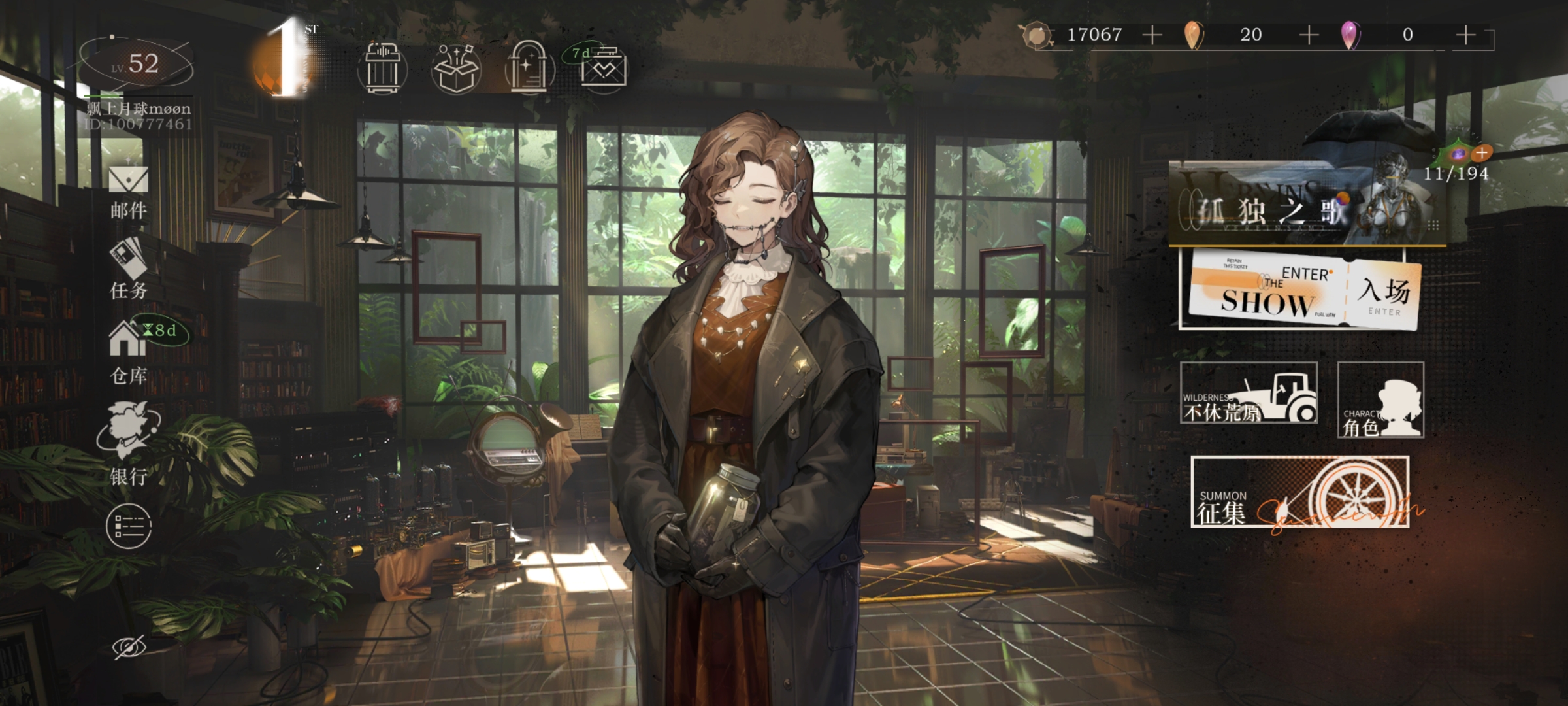
Task: Open the Character 角色 menu
Action: pyautogui.click(x=1380, y=400)
